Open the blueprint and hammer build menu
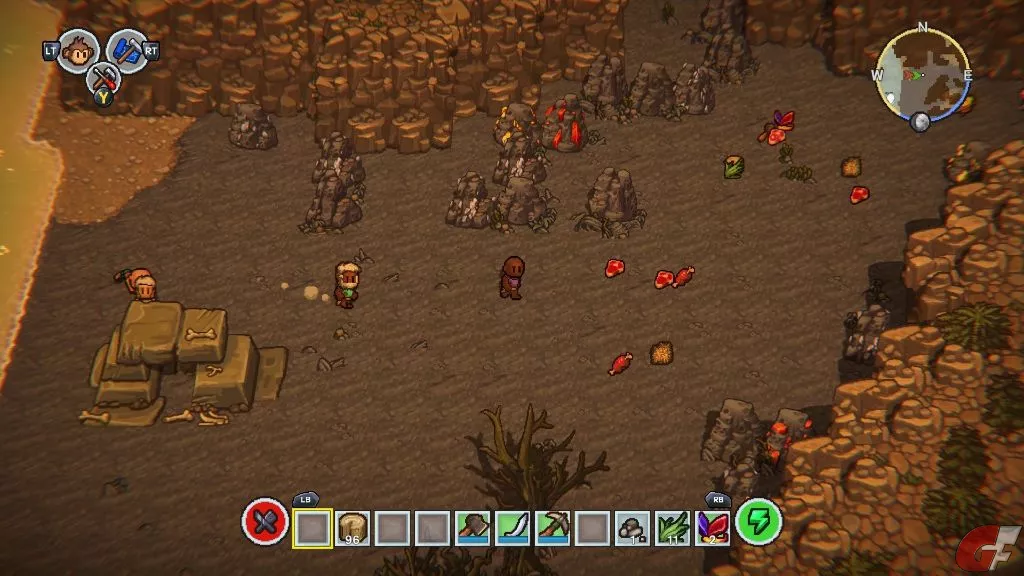This screenshot has width=1024, height=576. pos(127,50)
